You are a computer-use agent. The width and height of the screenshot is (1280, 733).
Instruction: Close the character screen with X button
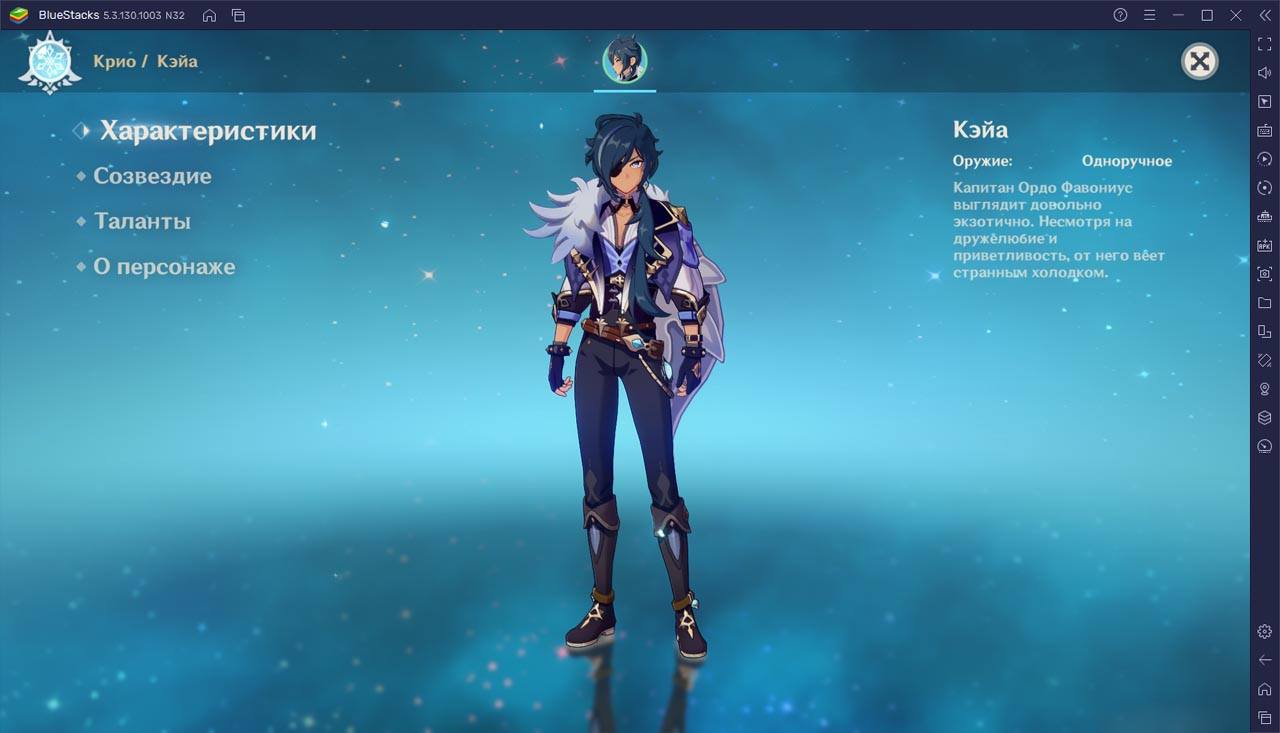tap(1199, 62)
